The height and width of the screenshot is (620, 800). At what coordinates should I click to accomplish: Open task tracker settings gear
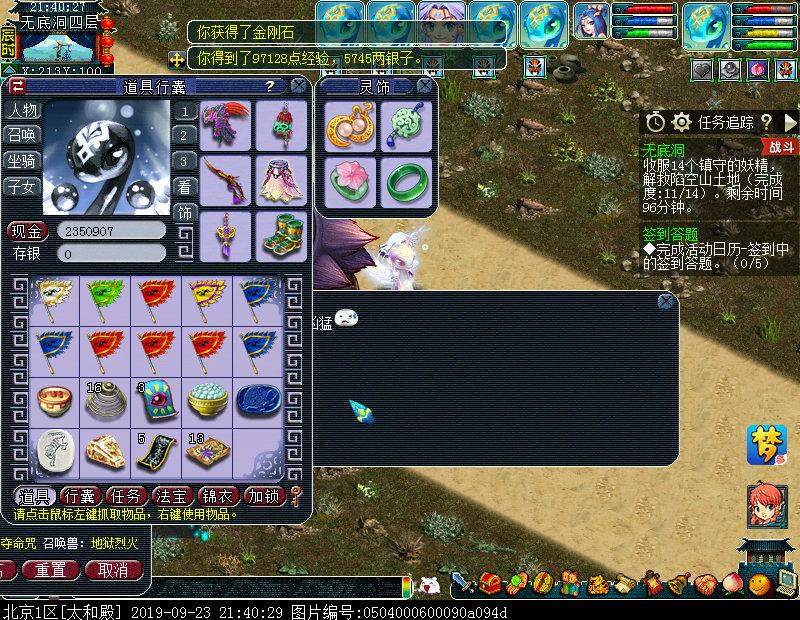point(682,122)
